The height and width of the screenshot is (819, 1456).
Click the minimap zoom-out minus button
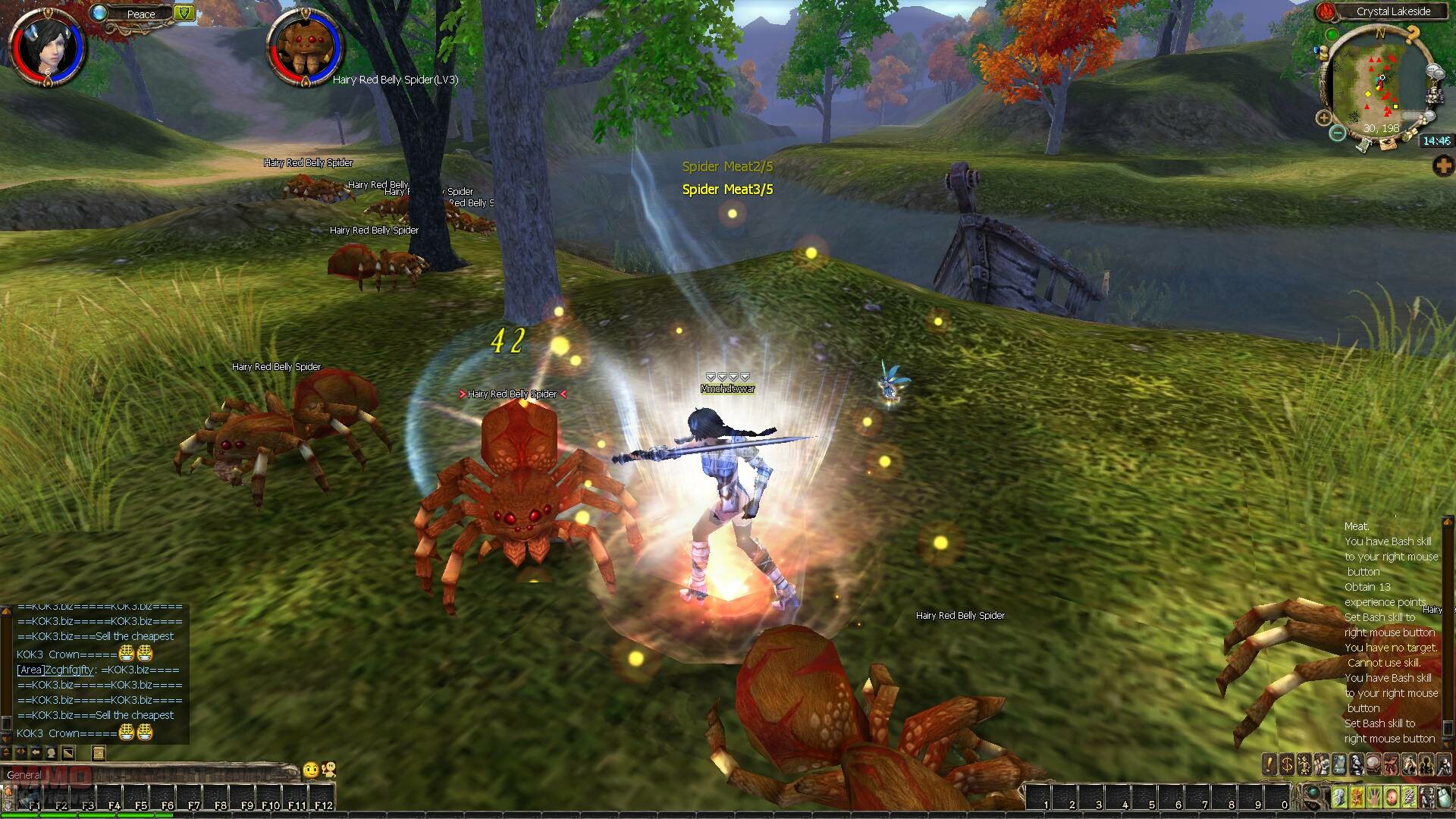(1338, 133)
